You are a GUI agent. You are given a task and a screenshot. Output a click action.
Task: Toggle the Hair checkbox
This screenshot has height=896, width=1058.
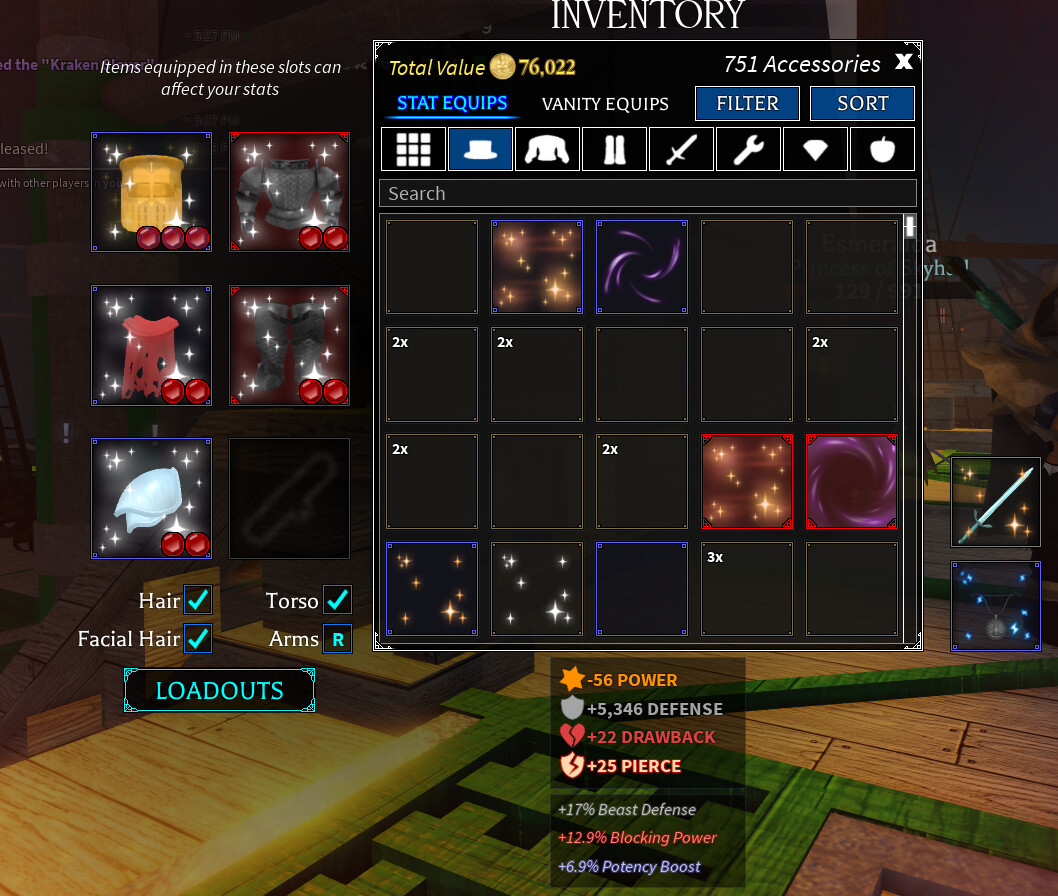198,600
